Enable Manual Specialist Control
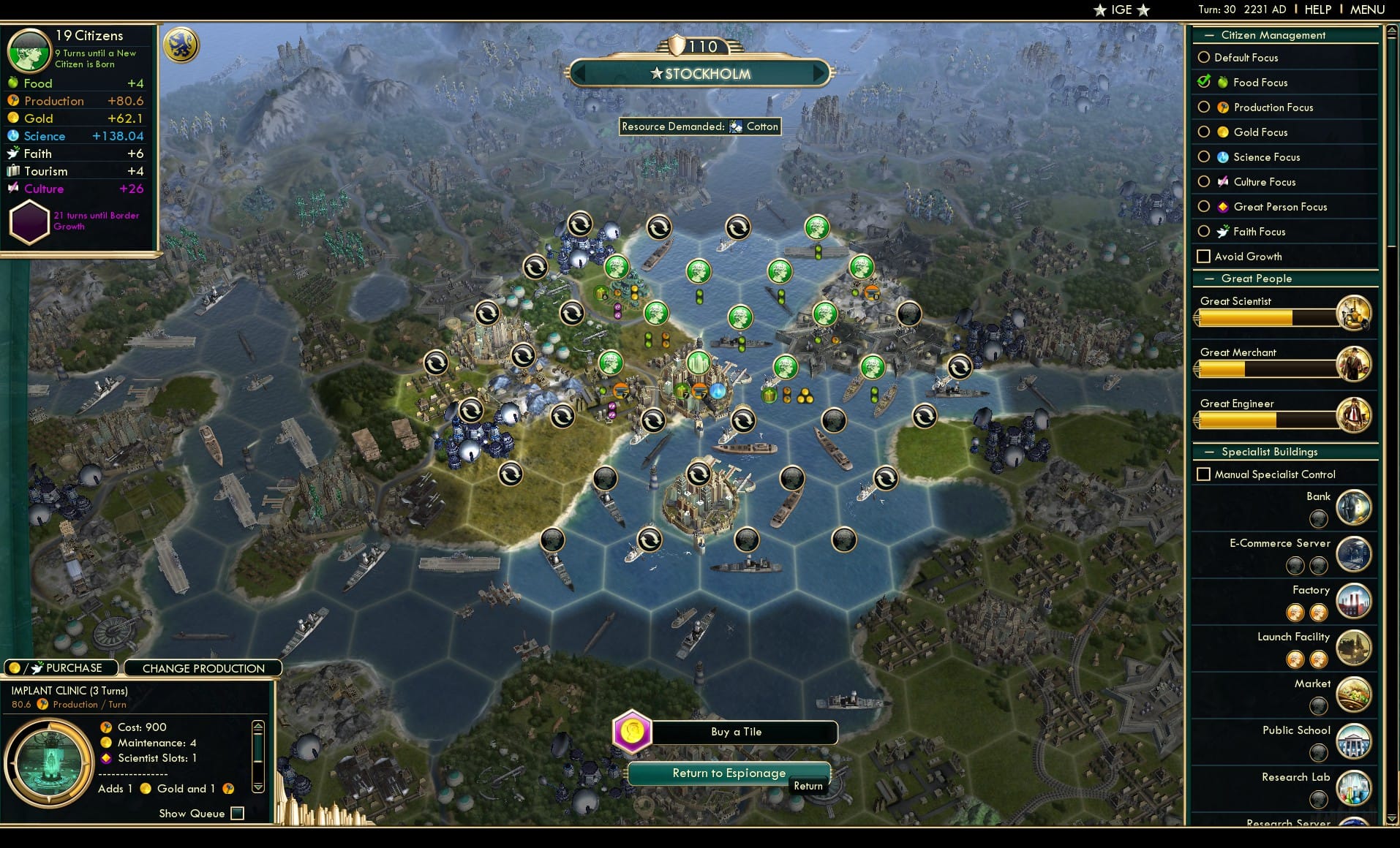 (x=1204, y=474)
